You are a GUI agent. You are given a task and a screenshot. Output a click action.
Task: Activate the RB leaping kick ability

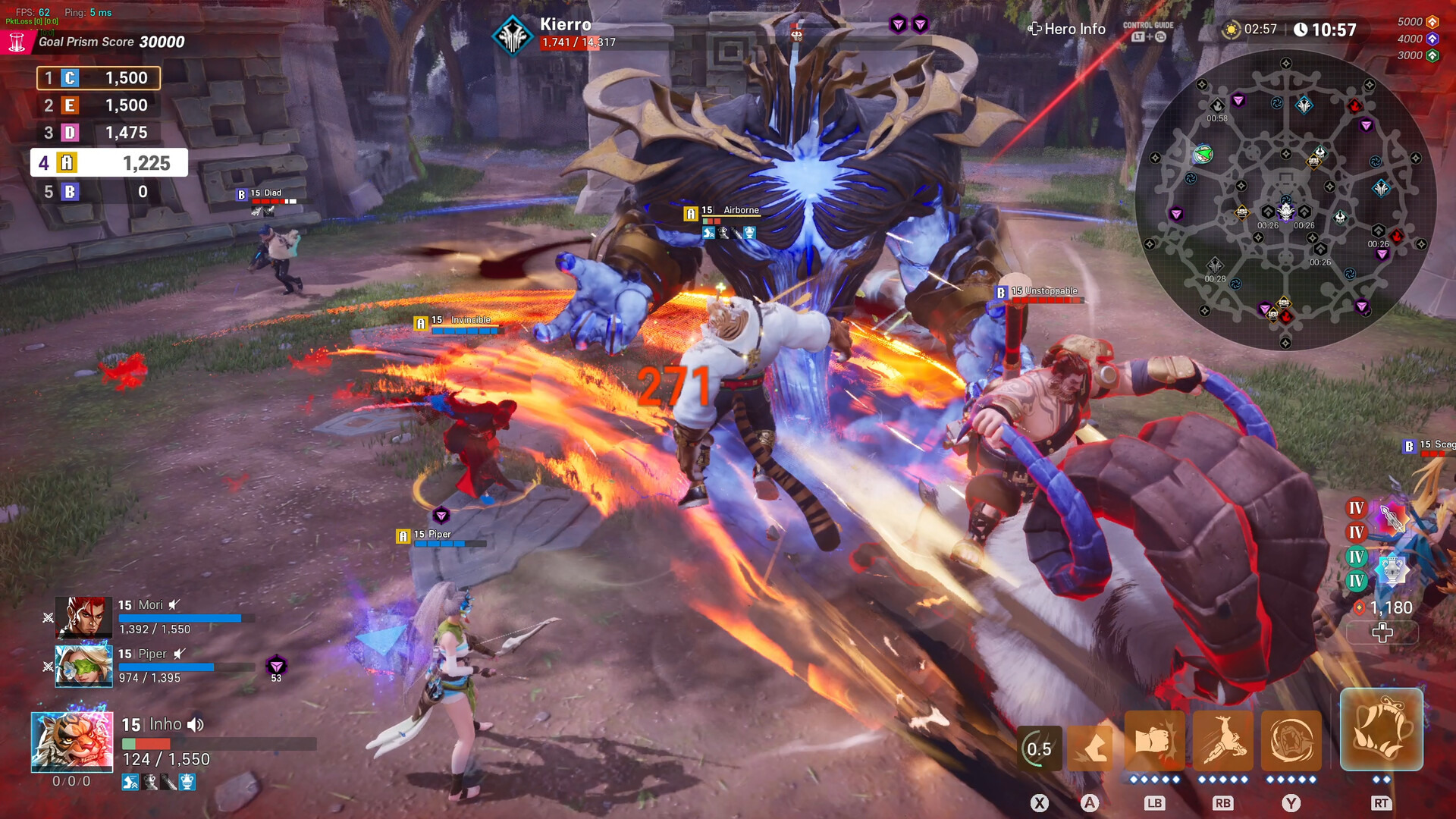(1222, 741)
